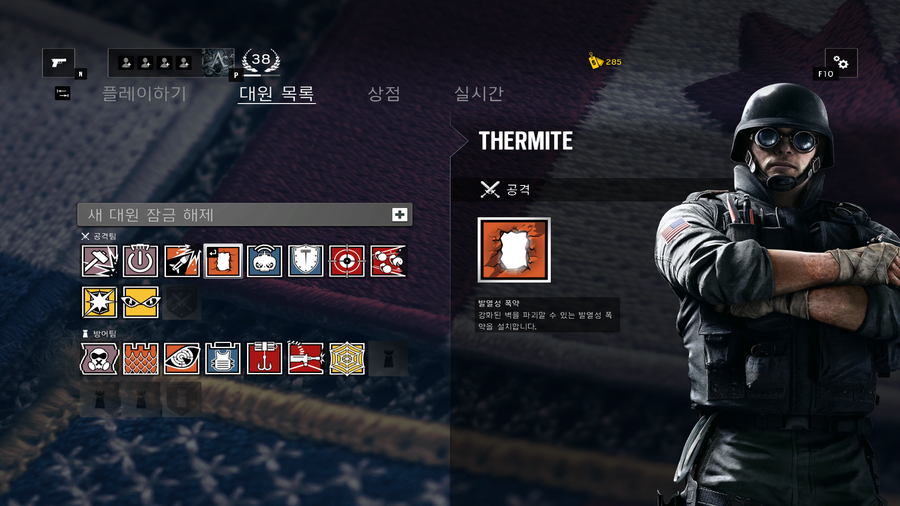The image size is (900, 506).
Task: Pick Ash's breaching round rocket icon
Action: [x=182, y=261]
